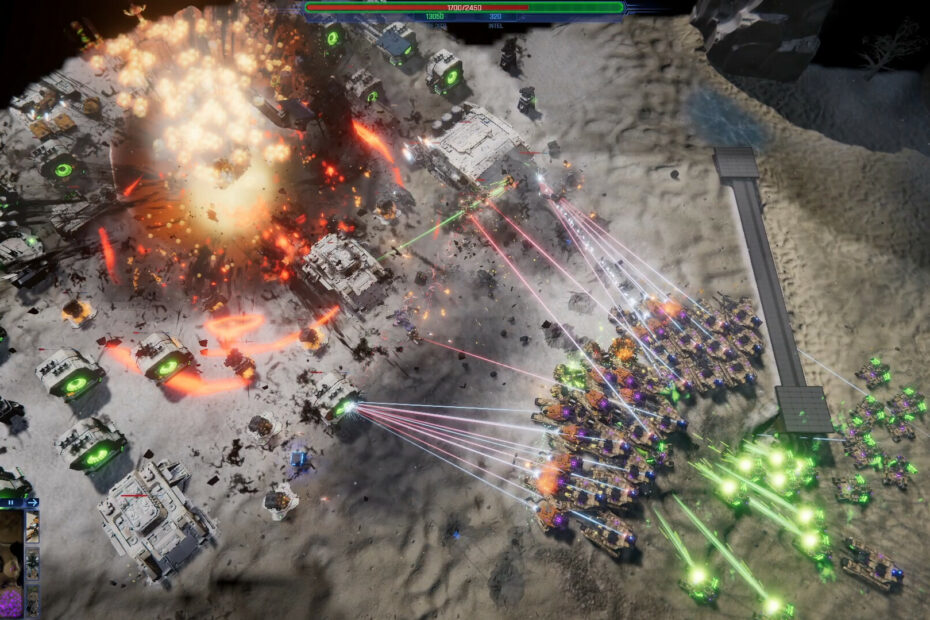The height and width of the screenshot is (620, 930).
Task: Select the middle unit thumbnail in the side panel
Action: (x=32, y=563)
